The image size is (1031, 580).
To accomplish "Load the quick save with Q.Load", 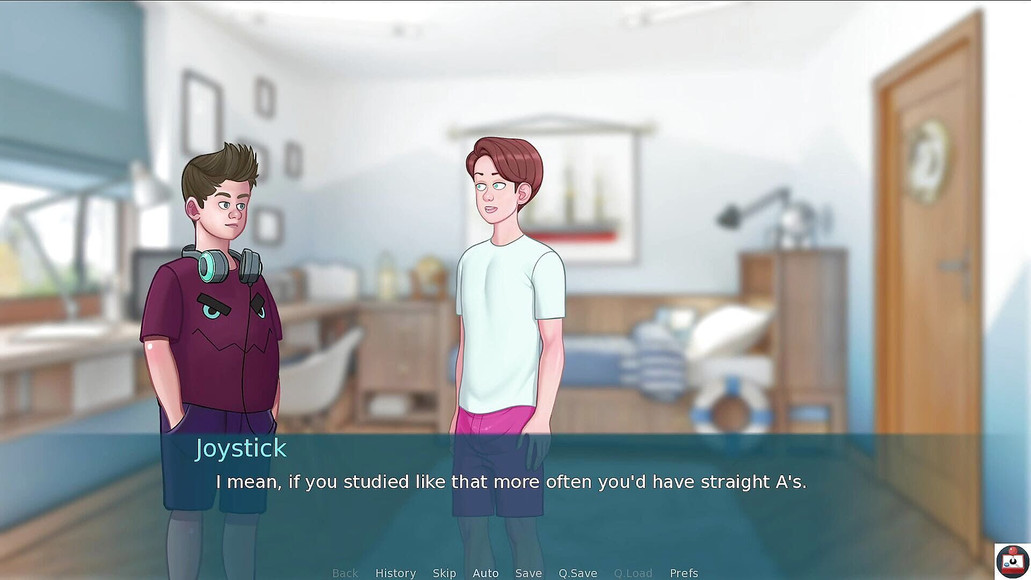I will coord(632,573).
